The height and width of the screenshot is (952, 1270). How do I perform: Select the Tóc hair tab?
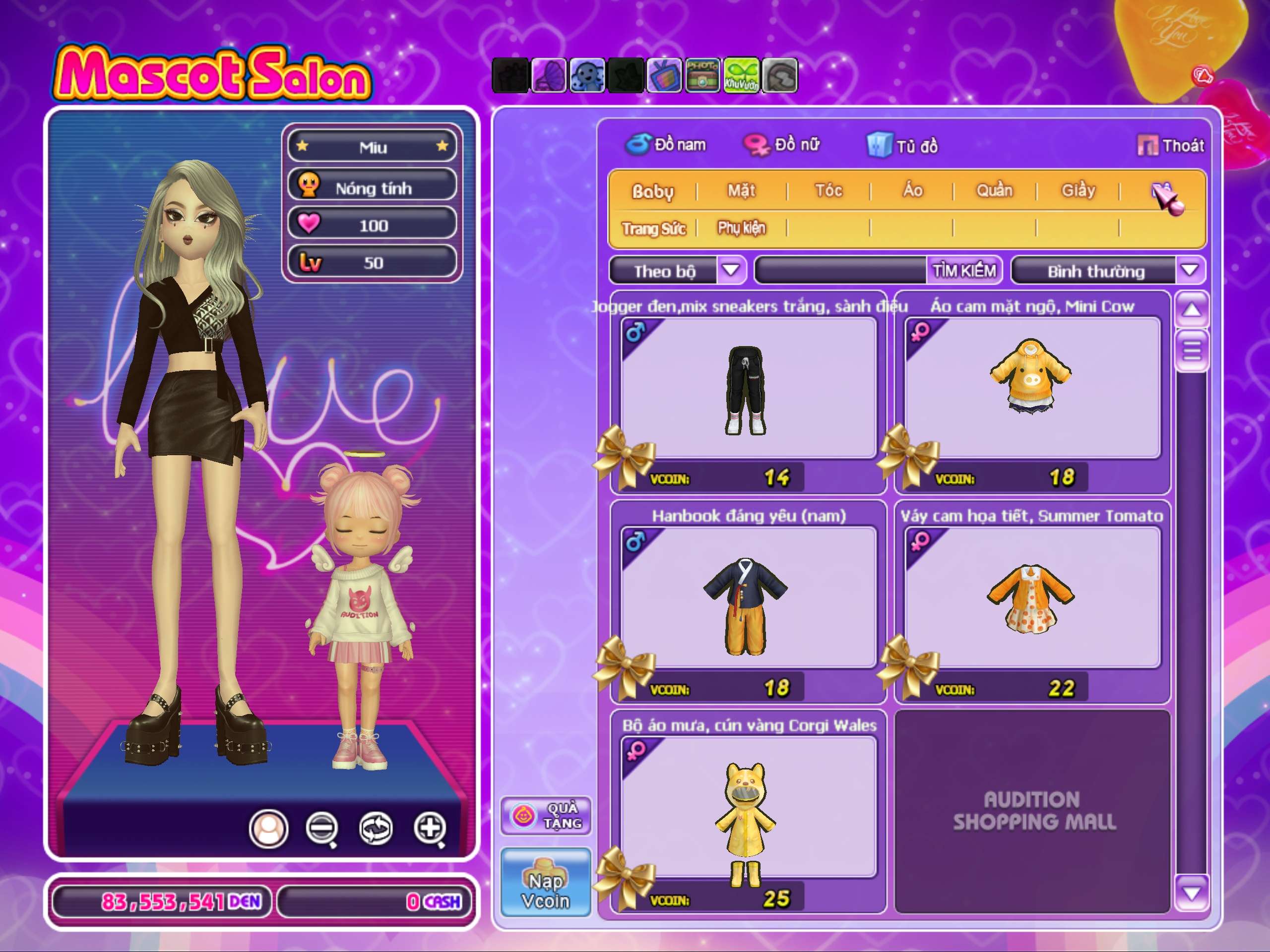(x=828, y=190)
